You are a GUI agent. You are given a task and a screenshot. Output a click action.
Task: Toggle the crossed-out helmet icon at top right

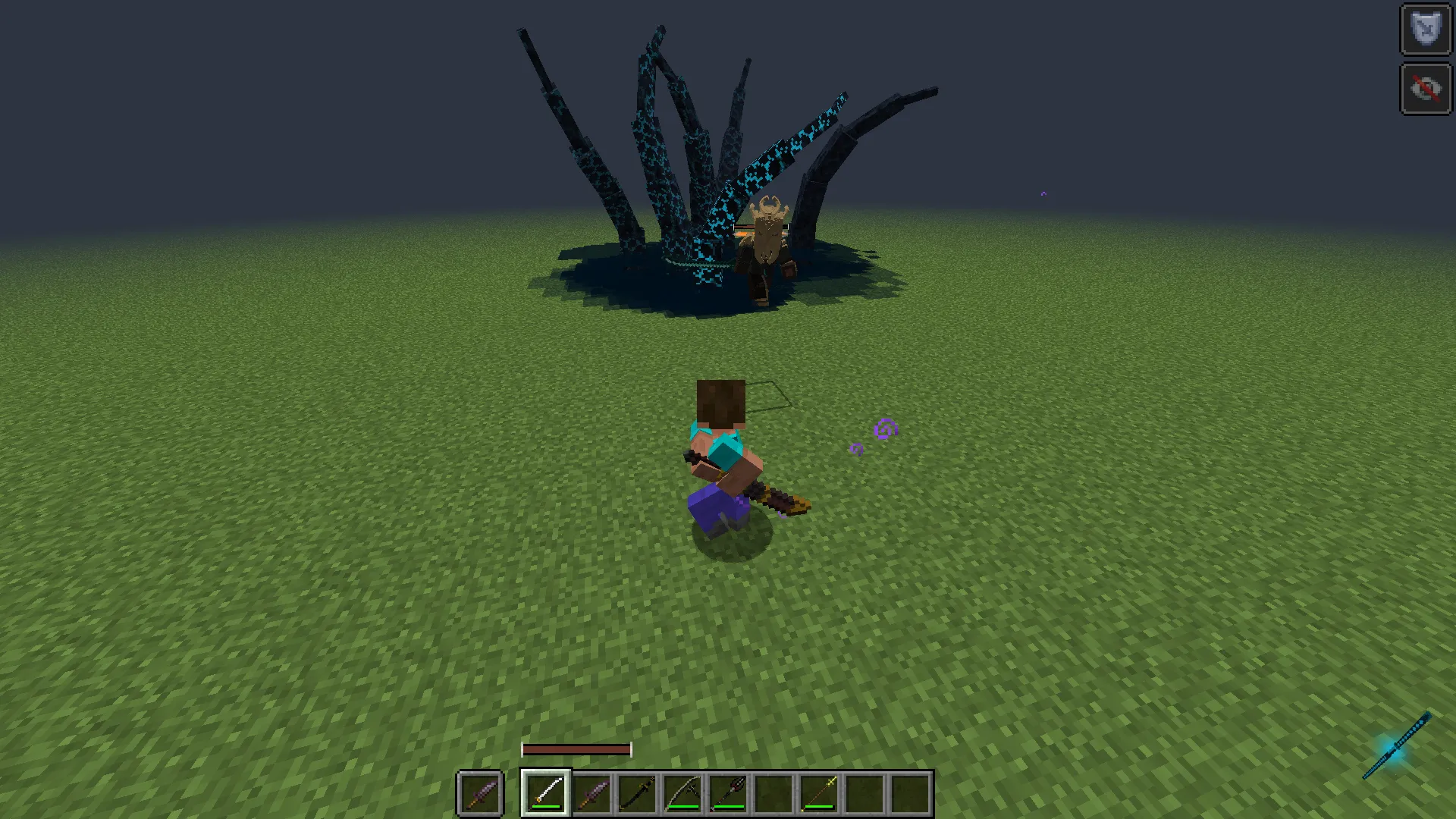click(x=1425, y=86)
